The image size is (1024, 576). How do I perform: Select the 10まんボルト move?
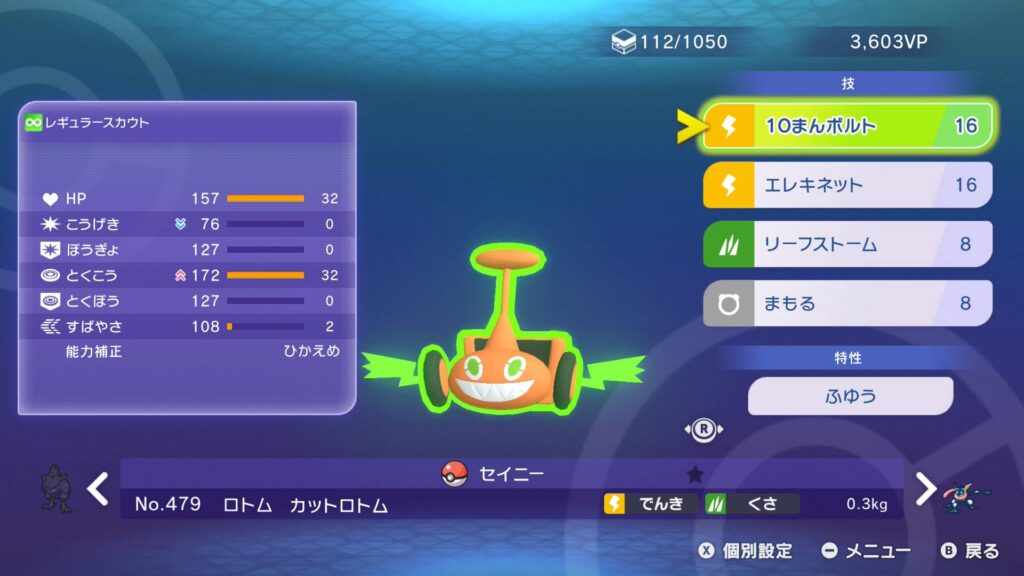[847, 127]
